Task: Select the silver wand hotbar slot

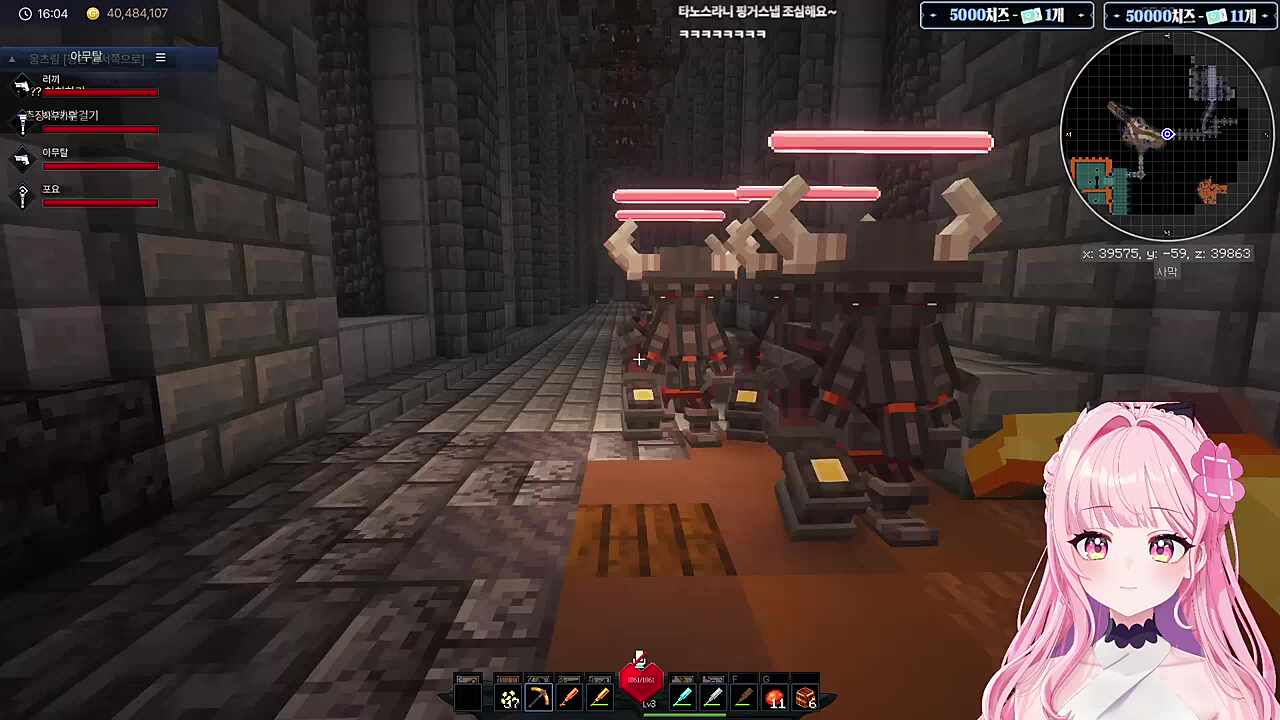Action: coord(713,697)
